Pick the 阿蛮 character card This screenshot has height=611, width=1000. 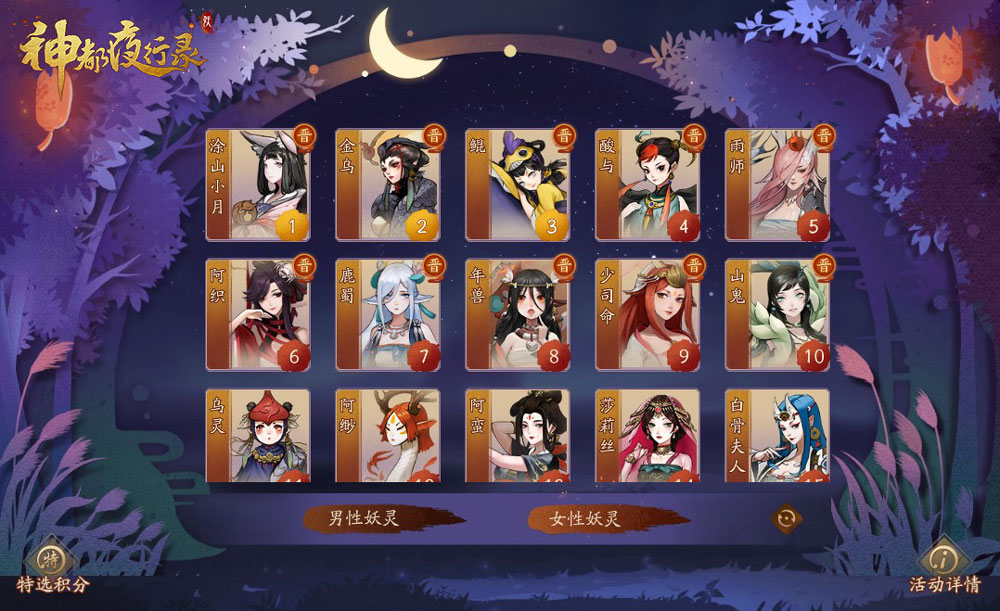[x=518, y=436]
